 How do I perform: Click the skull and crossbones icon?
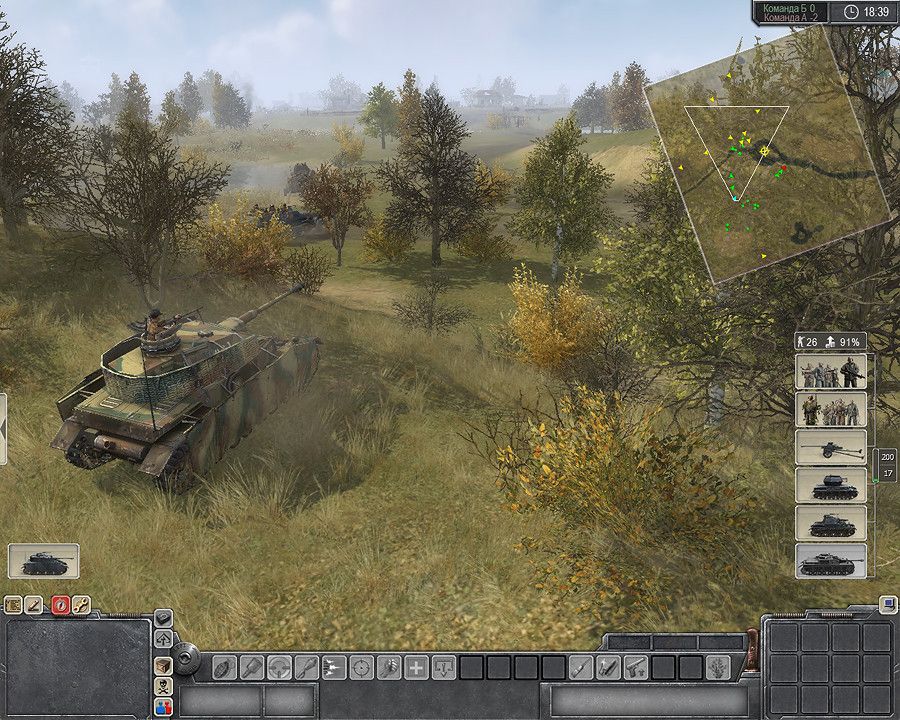click(x=163, y=687)
